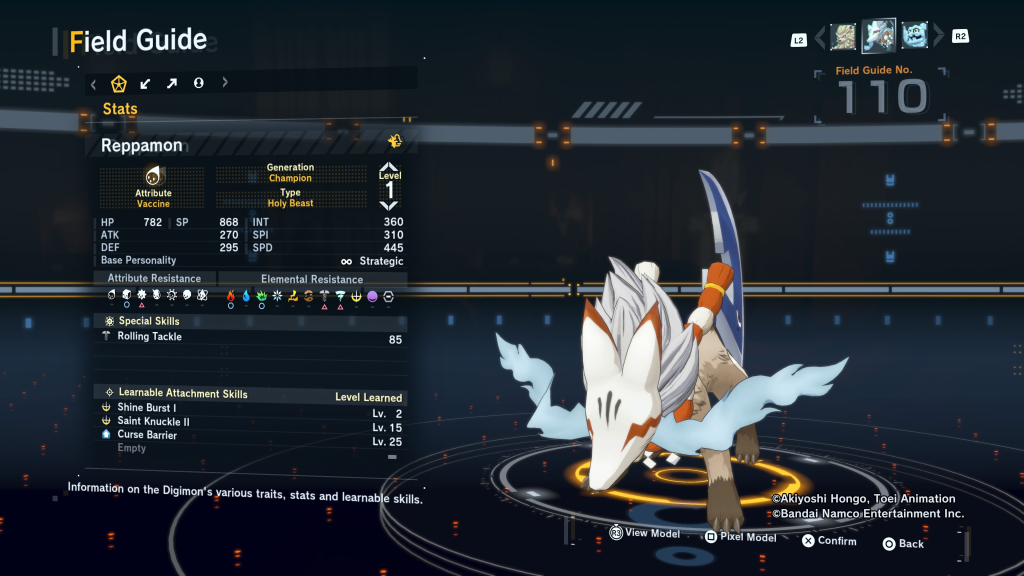Click the left arrow beside the tab icons
This screenshot has width=1024, height=576.
pyautogui.click(x=94, y=83)
